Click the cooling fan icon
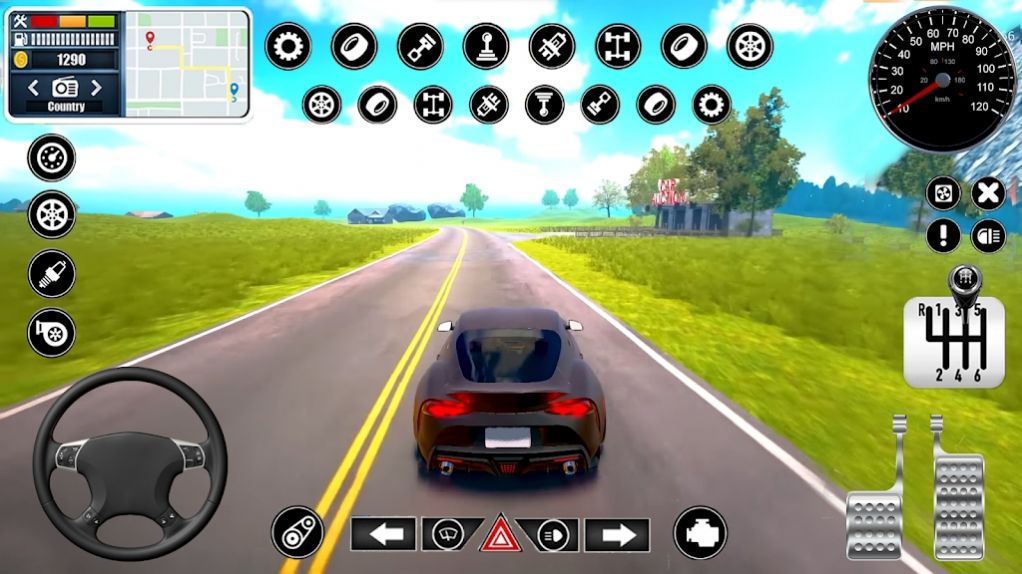The image size is (1022, 574). pyautogui.click(x=943, y=193)
